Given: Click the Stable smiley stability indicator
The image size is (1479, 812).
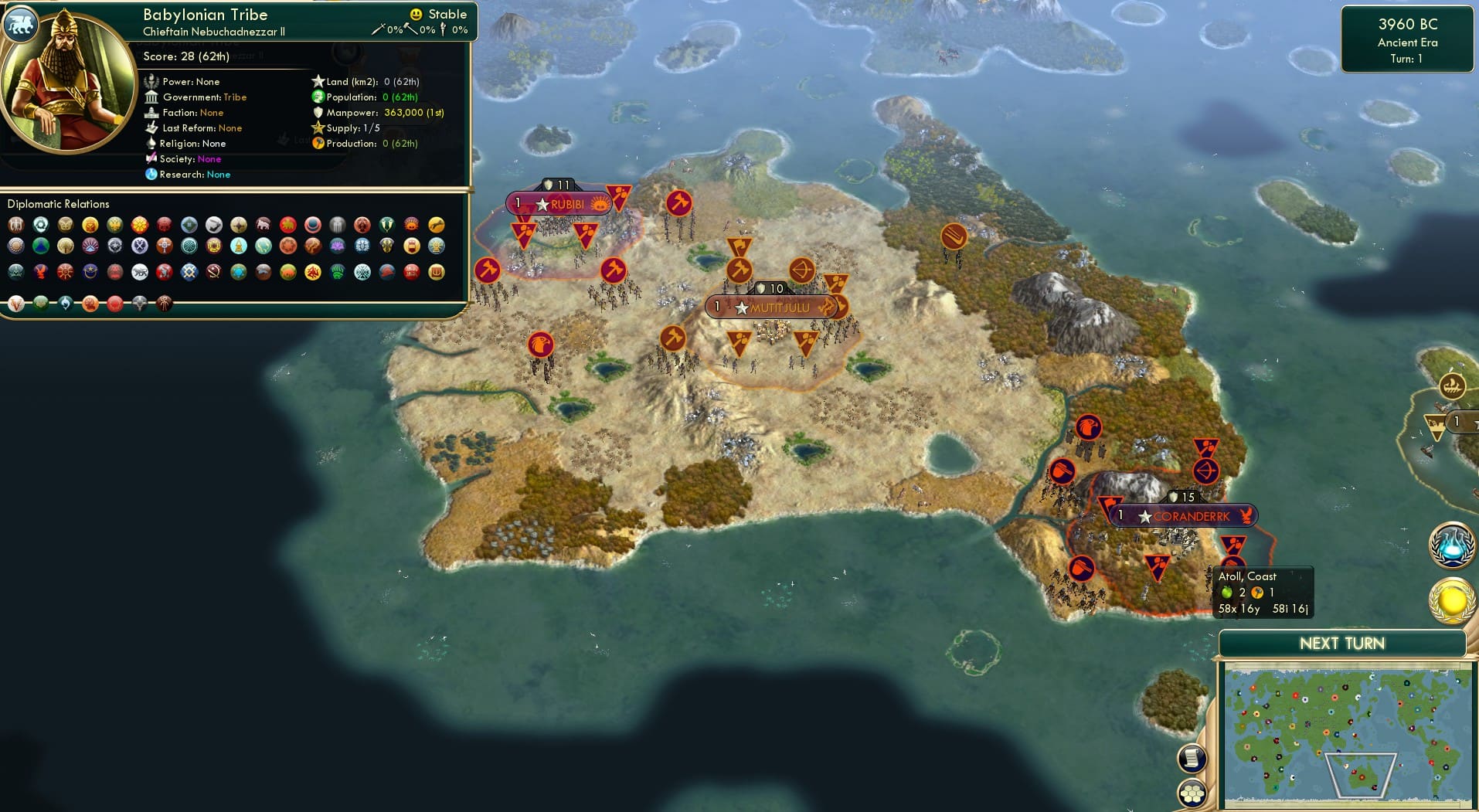Looking at the screenshot, I should click(416, 14).
